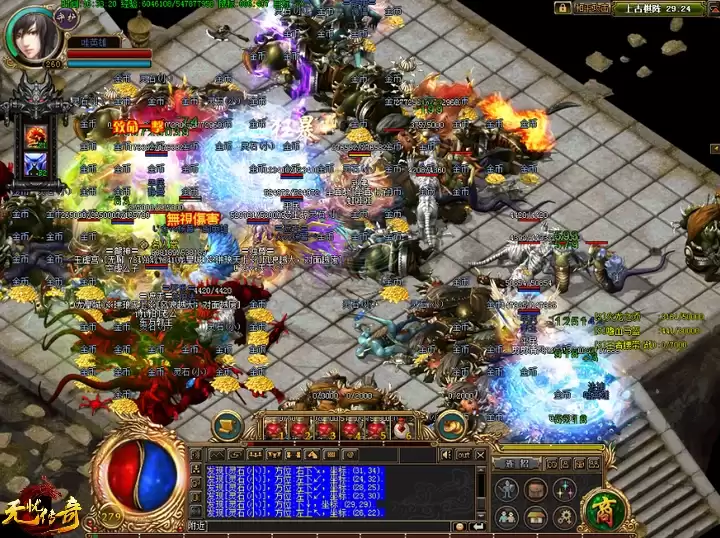Open the gold ingot button right of hotbar
The width and height of the screenshot is (720, 538).
(451, 425)
